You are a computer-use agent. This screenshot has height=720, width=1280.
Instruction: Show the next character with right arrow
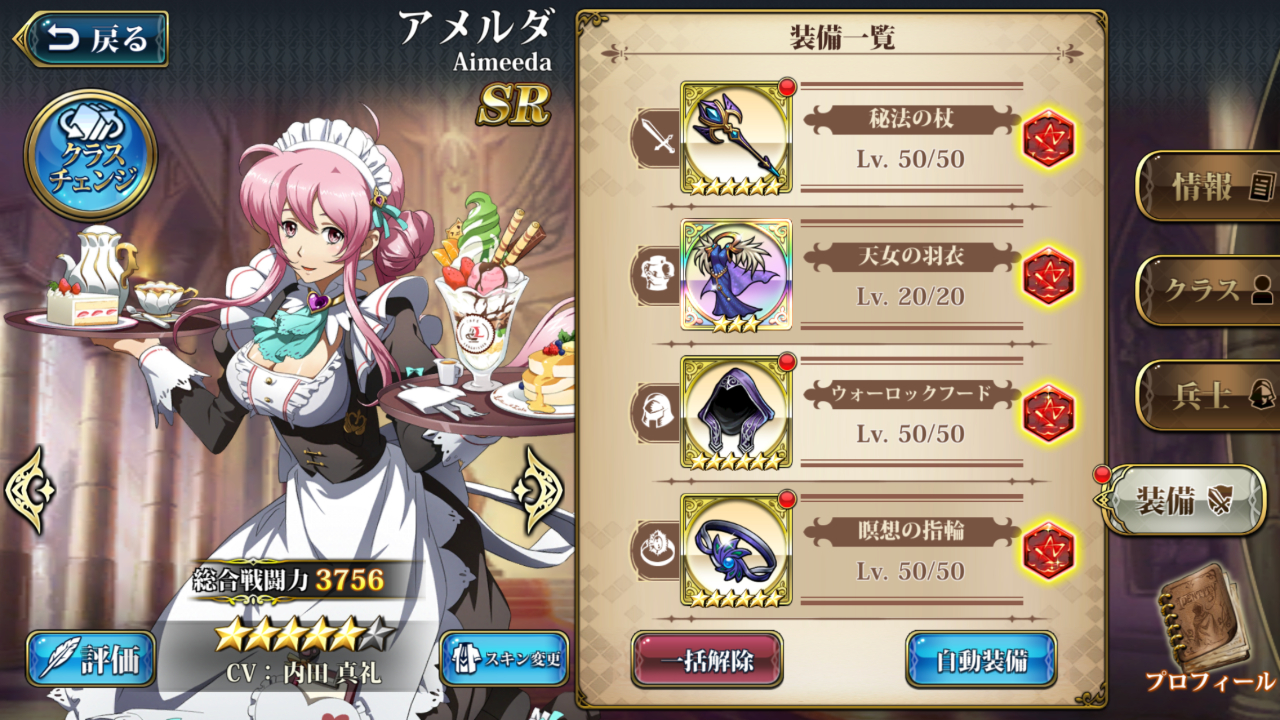tap(538, 489)
